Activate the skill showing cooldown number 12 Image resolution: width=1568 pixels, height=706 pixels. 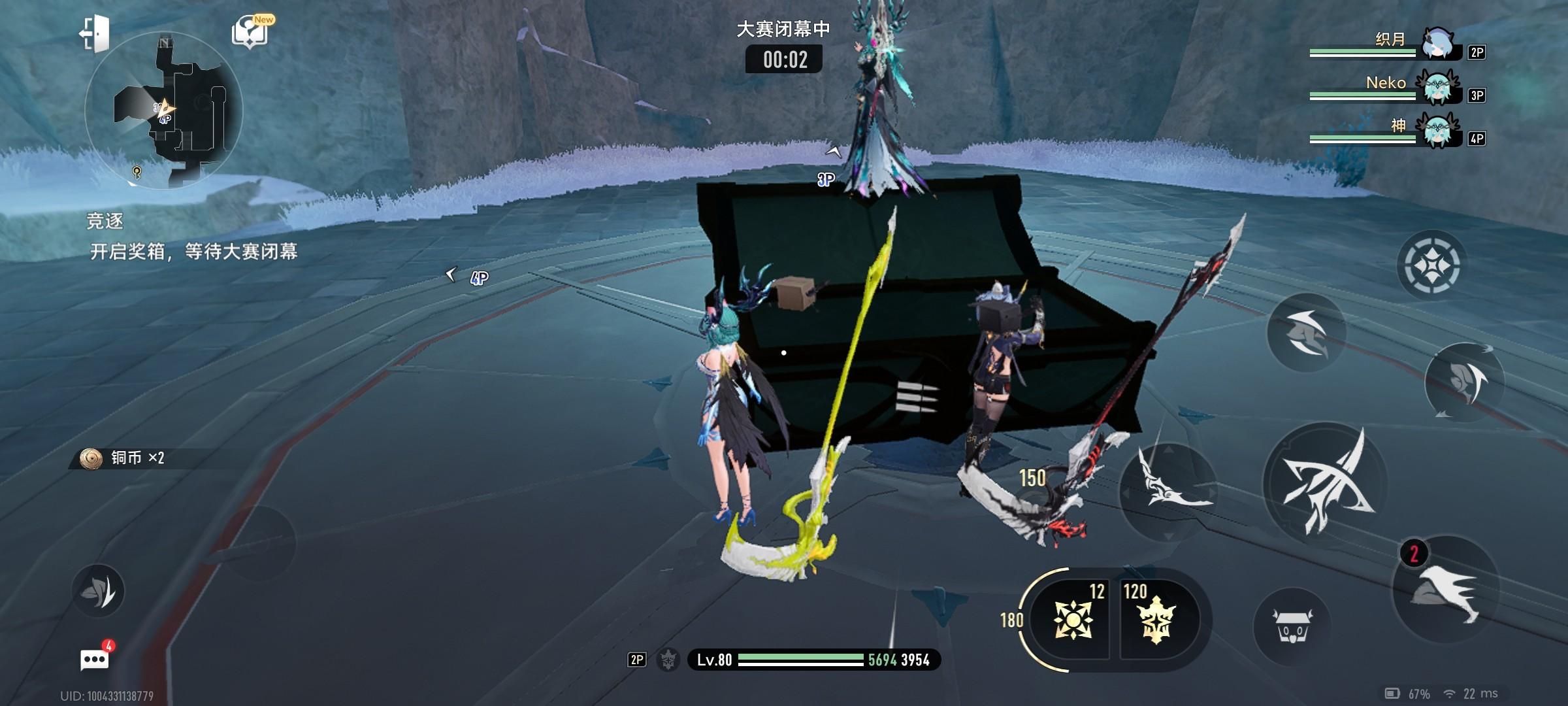[1072, 618]
